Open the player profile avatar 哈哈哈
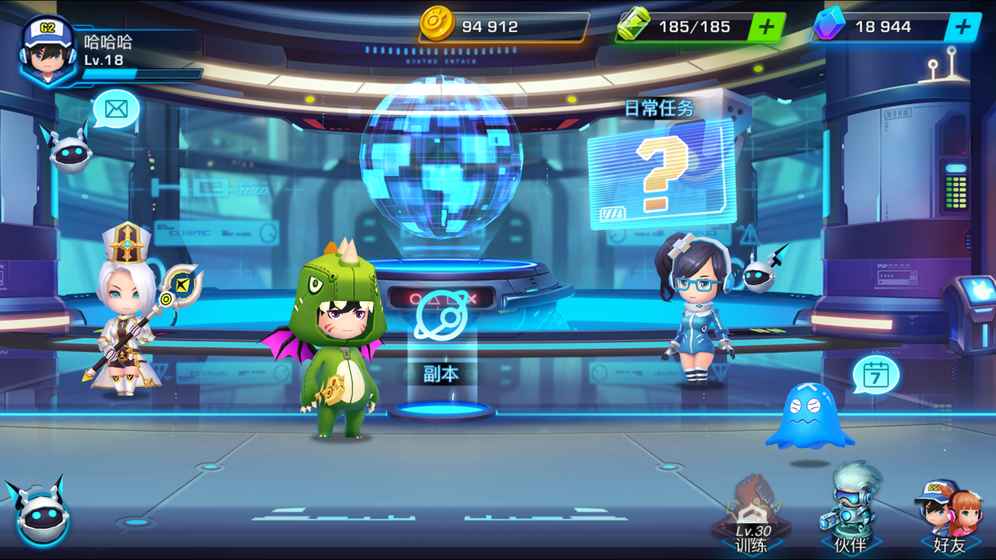The width and height of the screenshot is (996, 560). tap(44, 52)
